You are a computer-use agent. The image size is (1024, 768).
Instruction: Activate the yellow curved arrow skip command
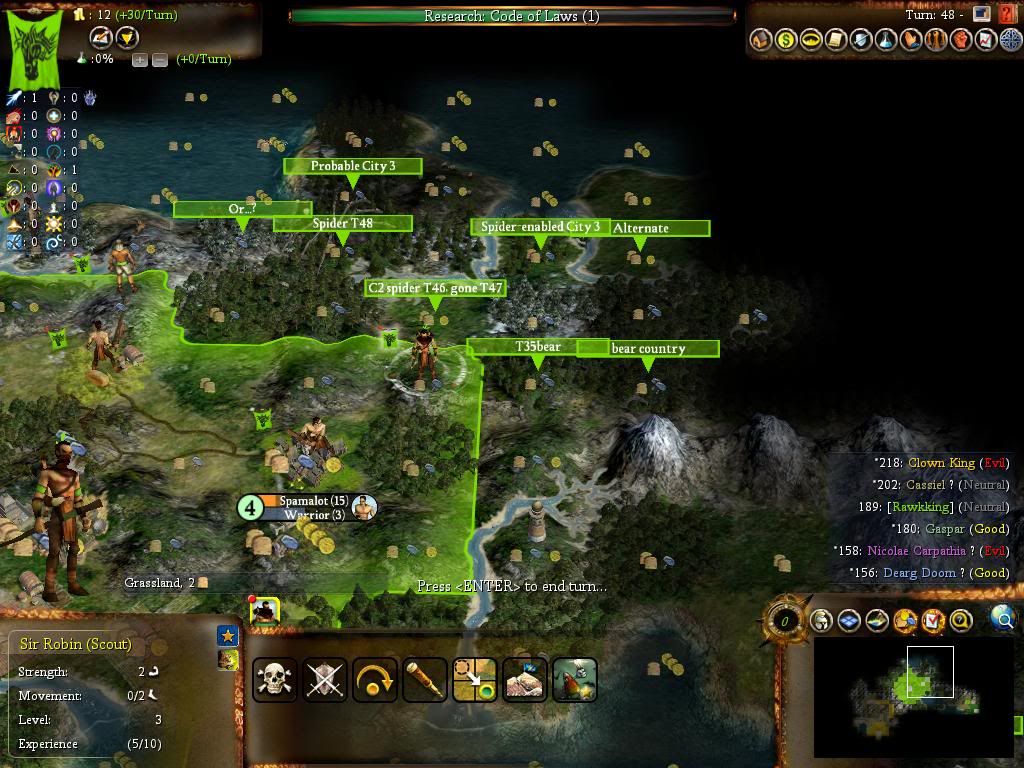click(375, 680)
